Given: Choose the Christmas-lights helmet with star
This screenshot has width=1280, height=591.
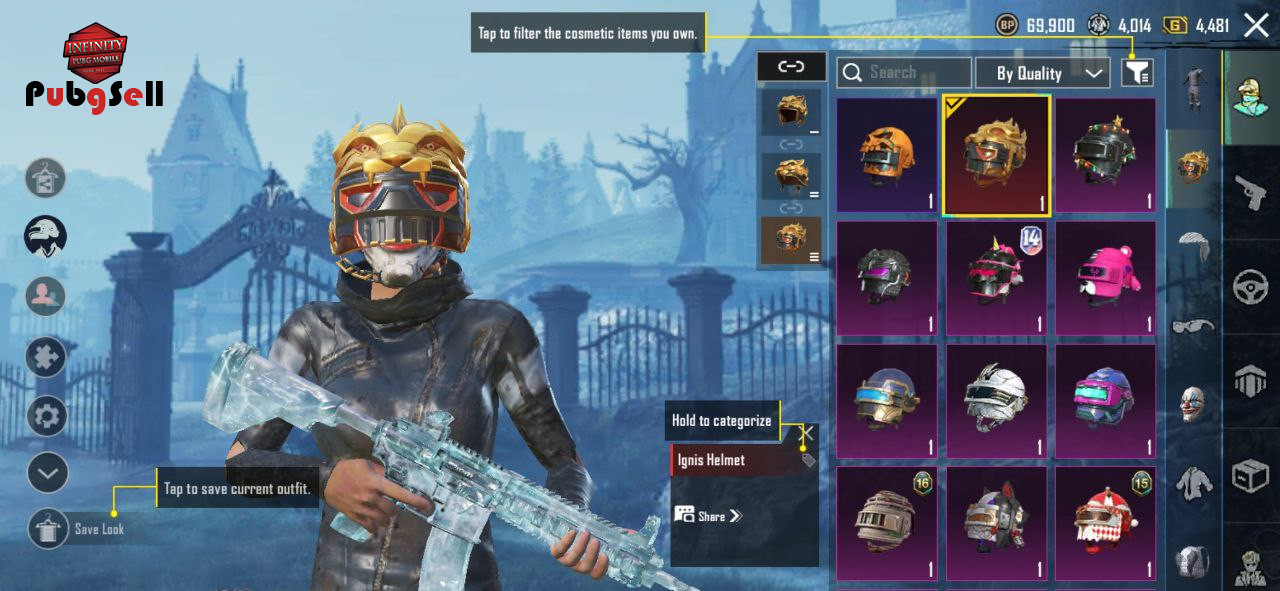Looking at the screenshot, I should coord(1105,155).
